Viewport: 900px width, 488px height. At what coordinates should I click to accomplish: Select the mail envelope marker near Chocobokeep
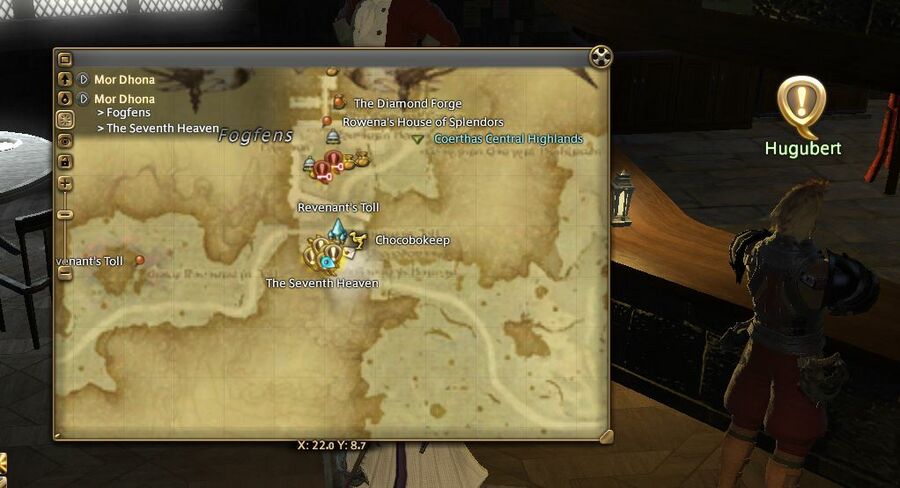click(349, 254)
